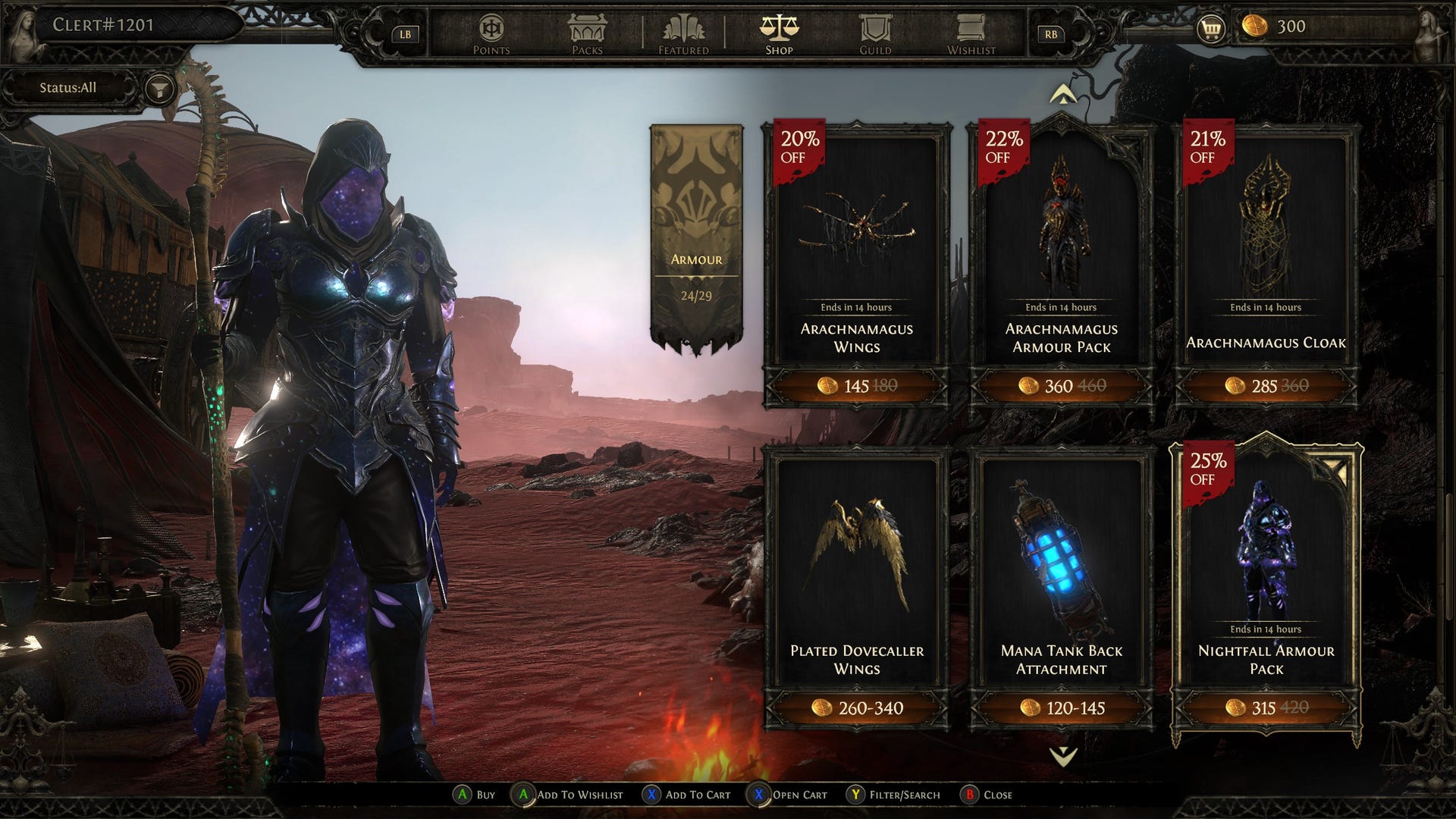View the Wishlist tab
Image resolution: width=1456 pixels, height=819 pixels.
pyautogui.click(x=971, y=35)
